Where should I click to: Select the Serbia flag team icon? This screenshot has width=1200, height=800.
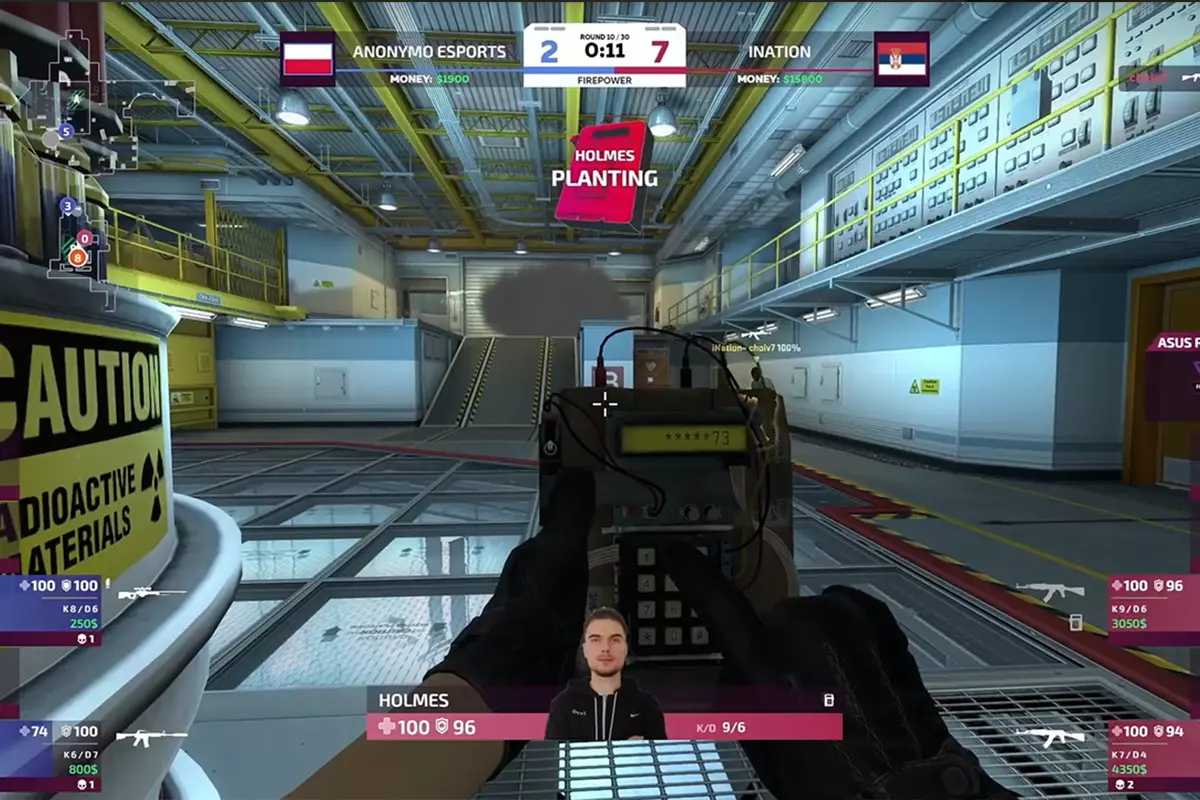point(901,59)
